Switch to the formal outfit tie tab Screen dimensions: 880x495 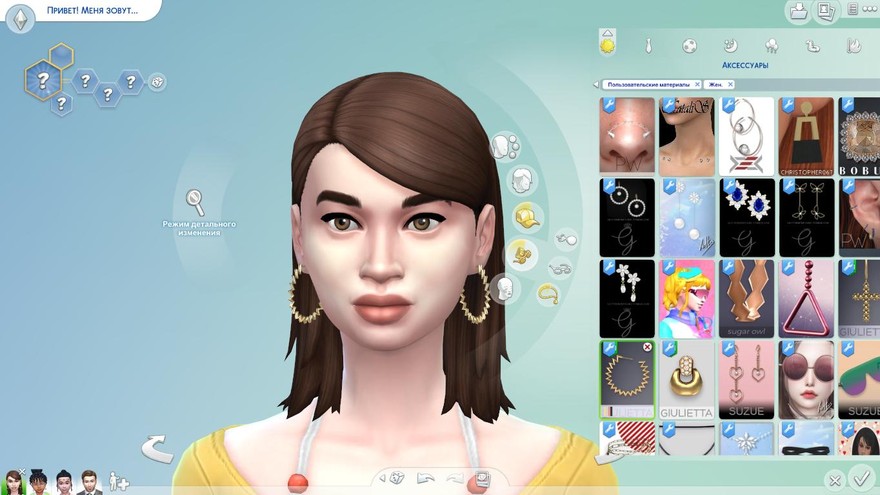[648, 46]
